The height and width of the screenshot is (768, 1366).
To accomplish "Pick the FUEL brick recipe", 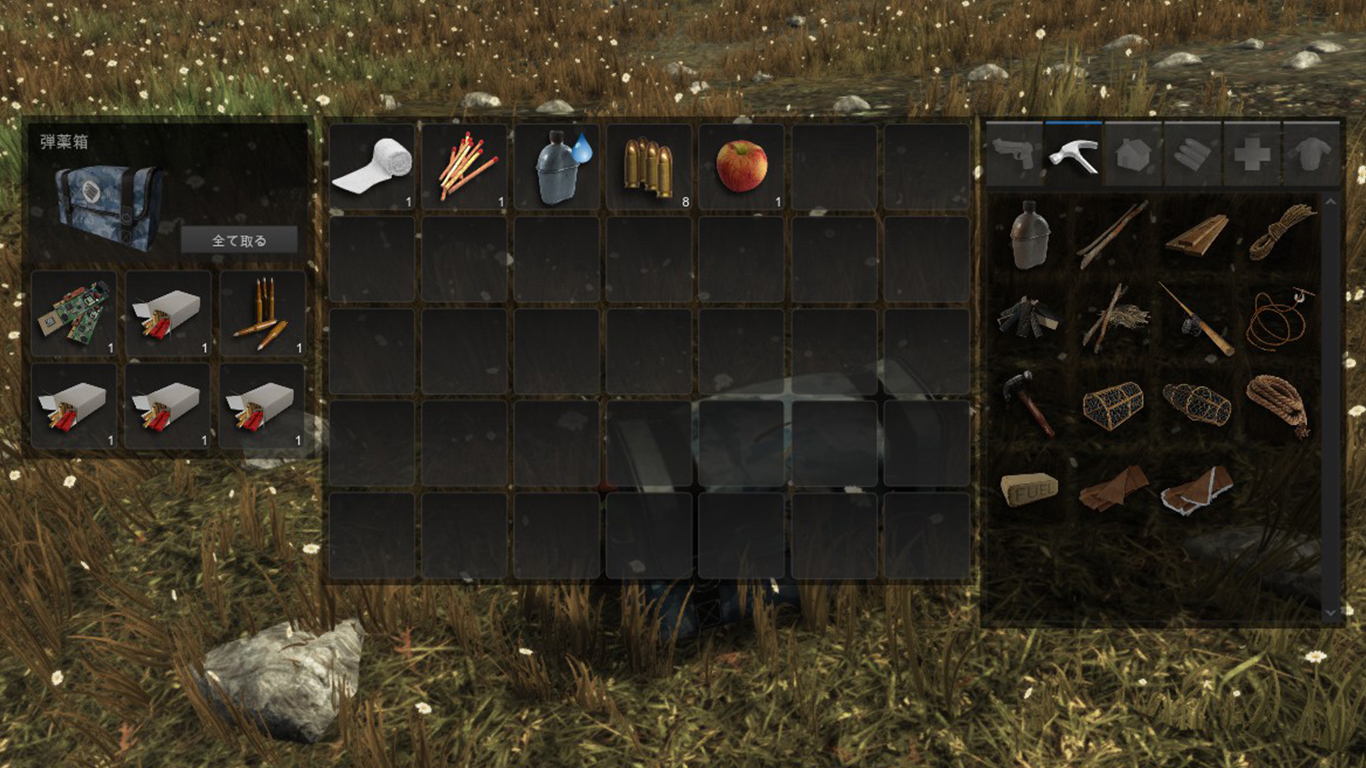I will [x=1028, y=489].
